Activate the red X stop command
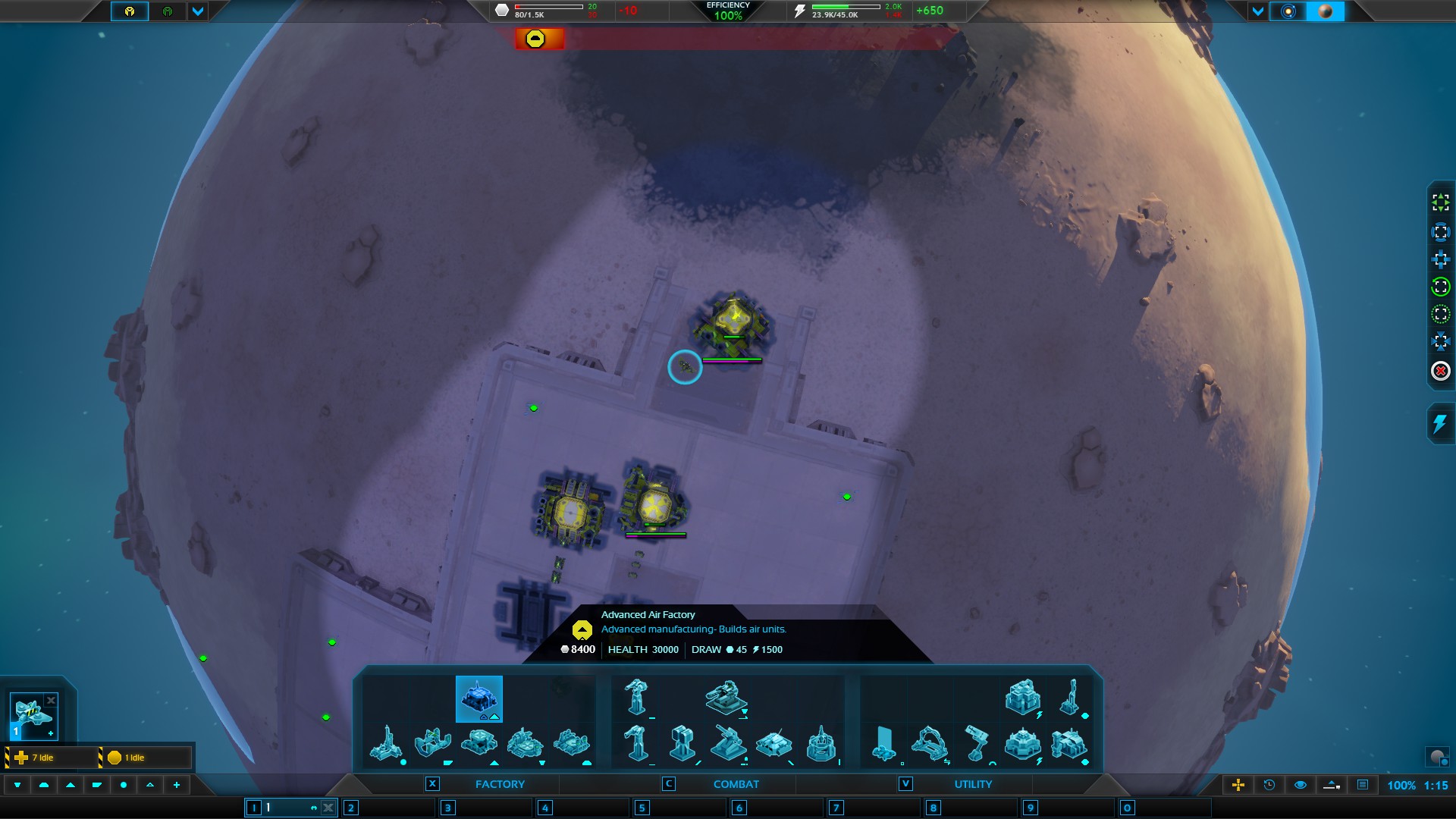 coord(1440,371)
